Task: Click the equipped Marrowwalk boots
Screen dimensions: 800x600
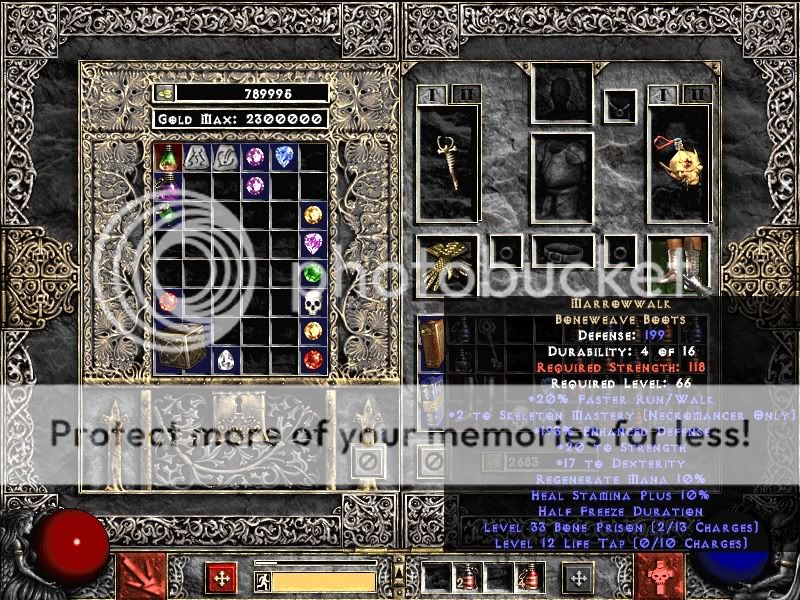Action: 679,263
